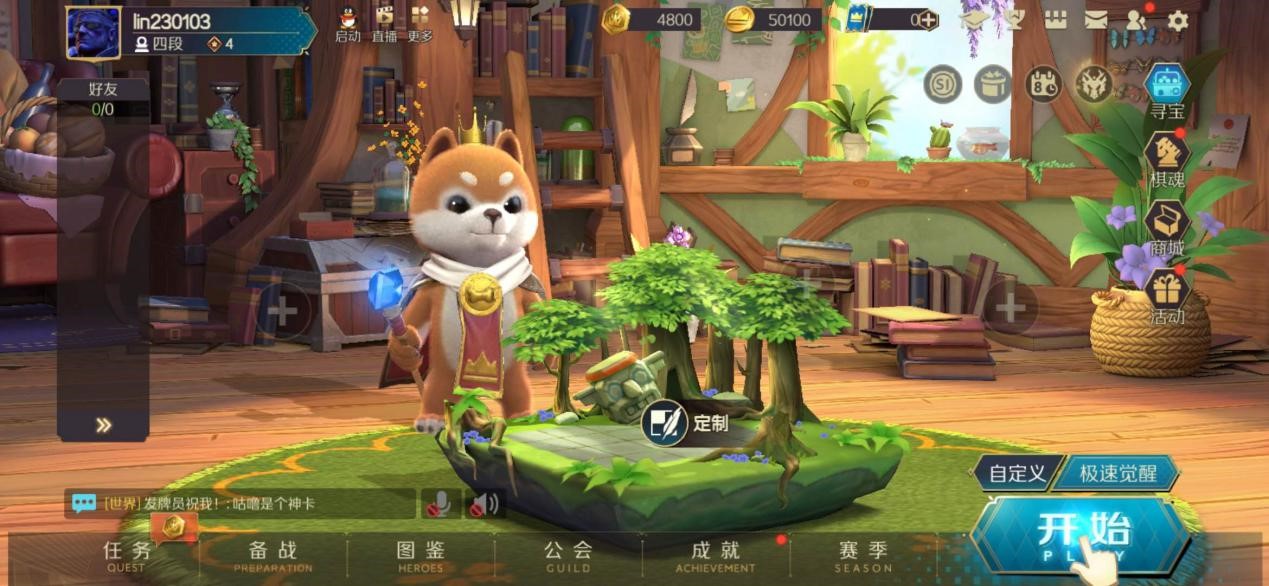This screenshot has width=1269, height=586.
Task: Open the 成就 Achievement menu
Action: (715, 556)
